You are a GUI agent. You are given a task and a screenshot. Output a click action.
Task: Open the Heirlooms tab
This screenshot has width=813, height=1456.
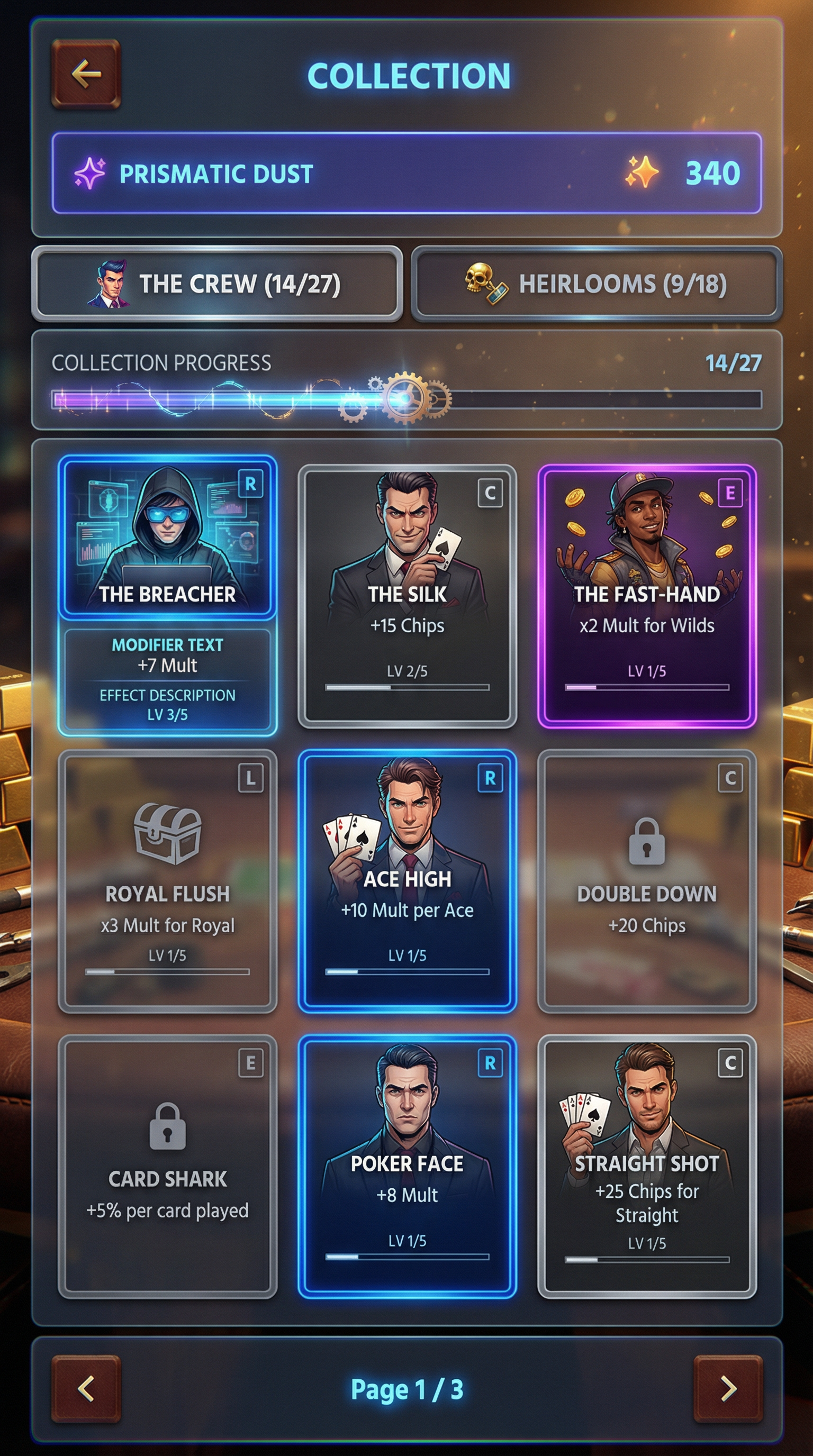pos(597,284)
